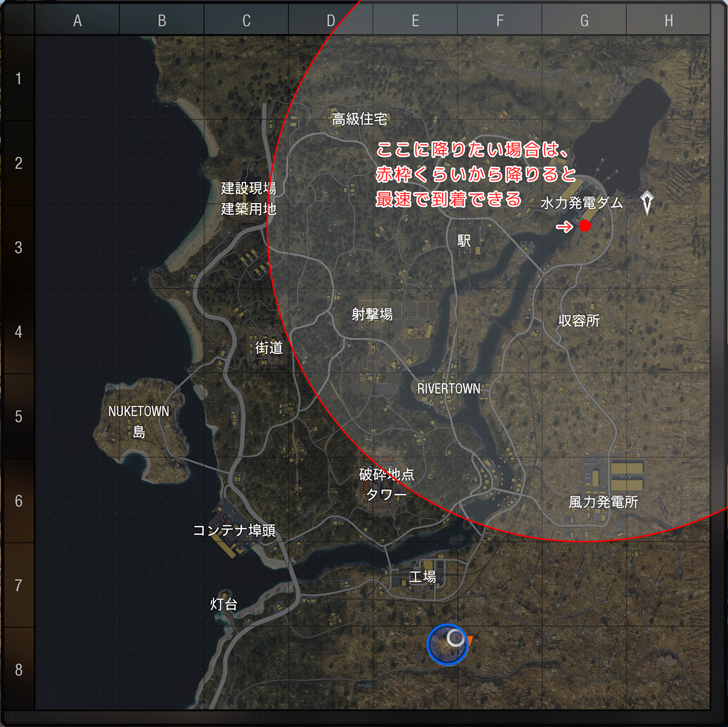This screenshot has height=727, width=728.
Task: Choose the 水力発電ダム location label
Action: point(582,203)
